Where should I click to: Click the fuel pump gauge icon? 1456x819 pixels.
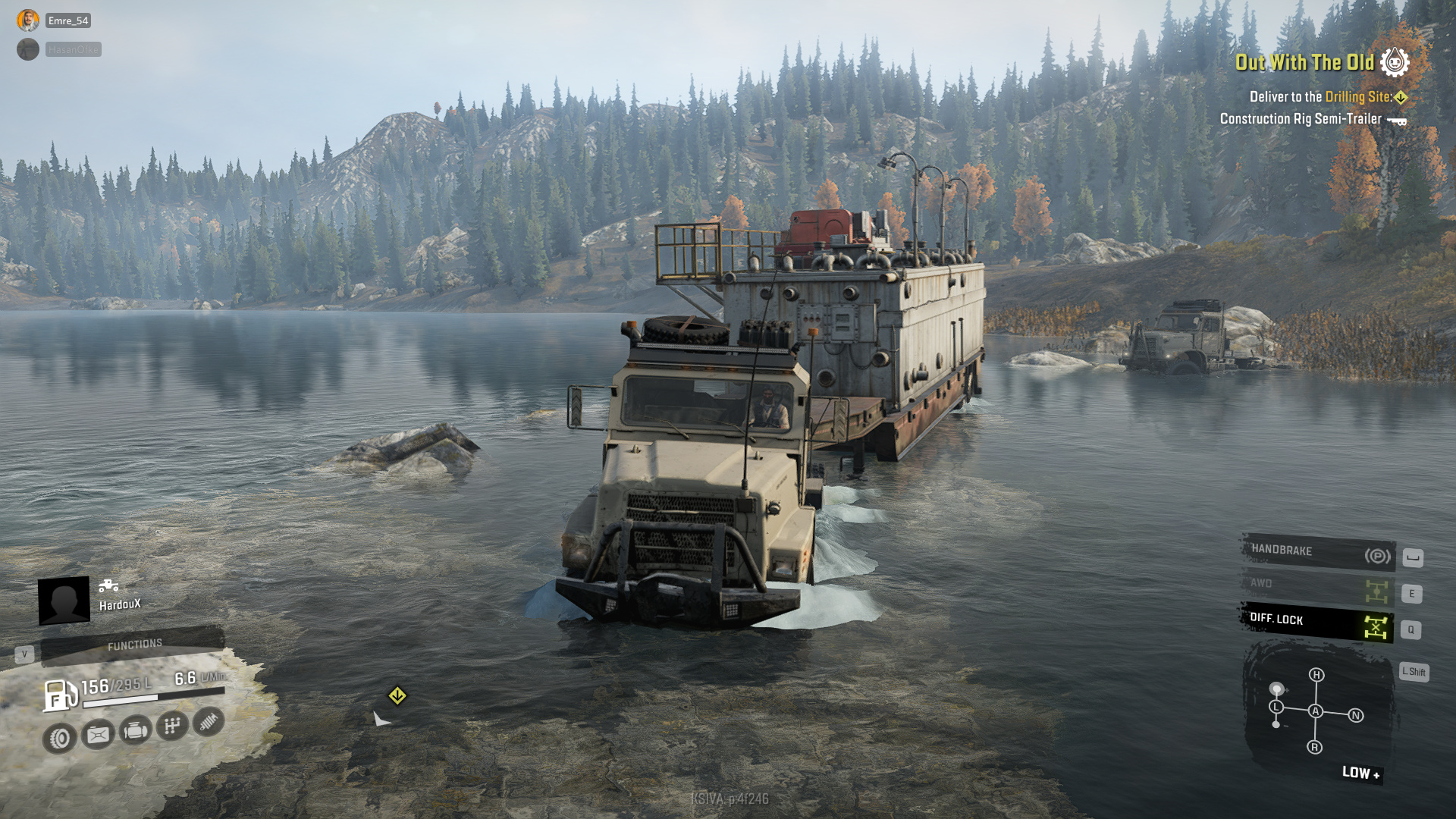point(60,695)
